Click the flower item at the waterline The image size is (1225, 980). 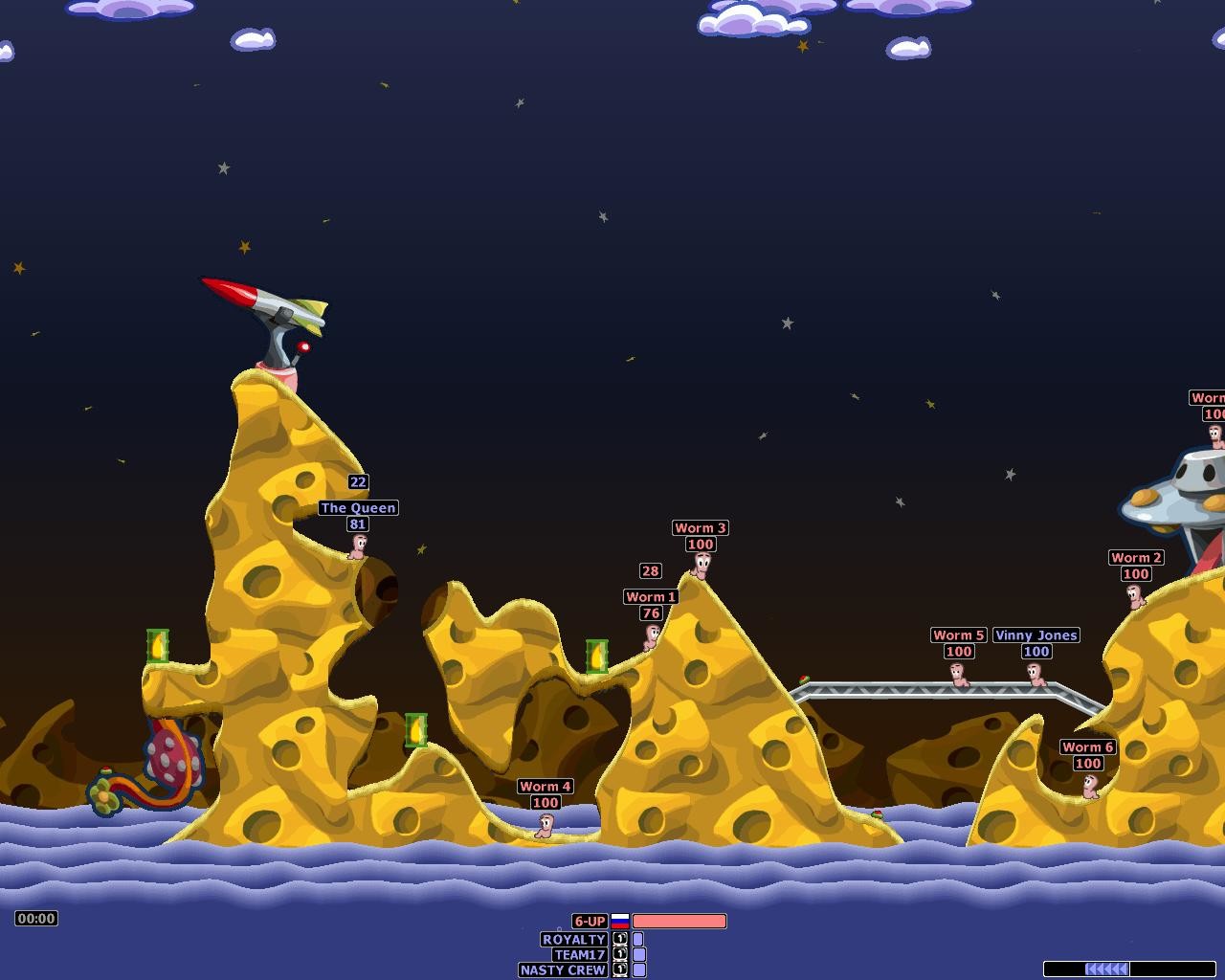(102, 792)
